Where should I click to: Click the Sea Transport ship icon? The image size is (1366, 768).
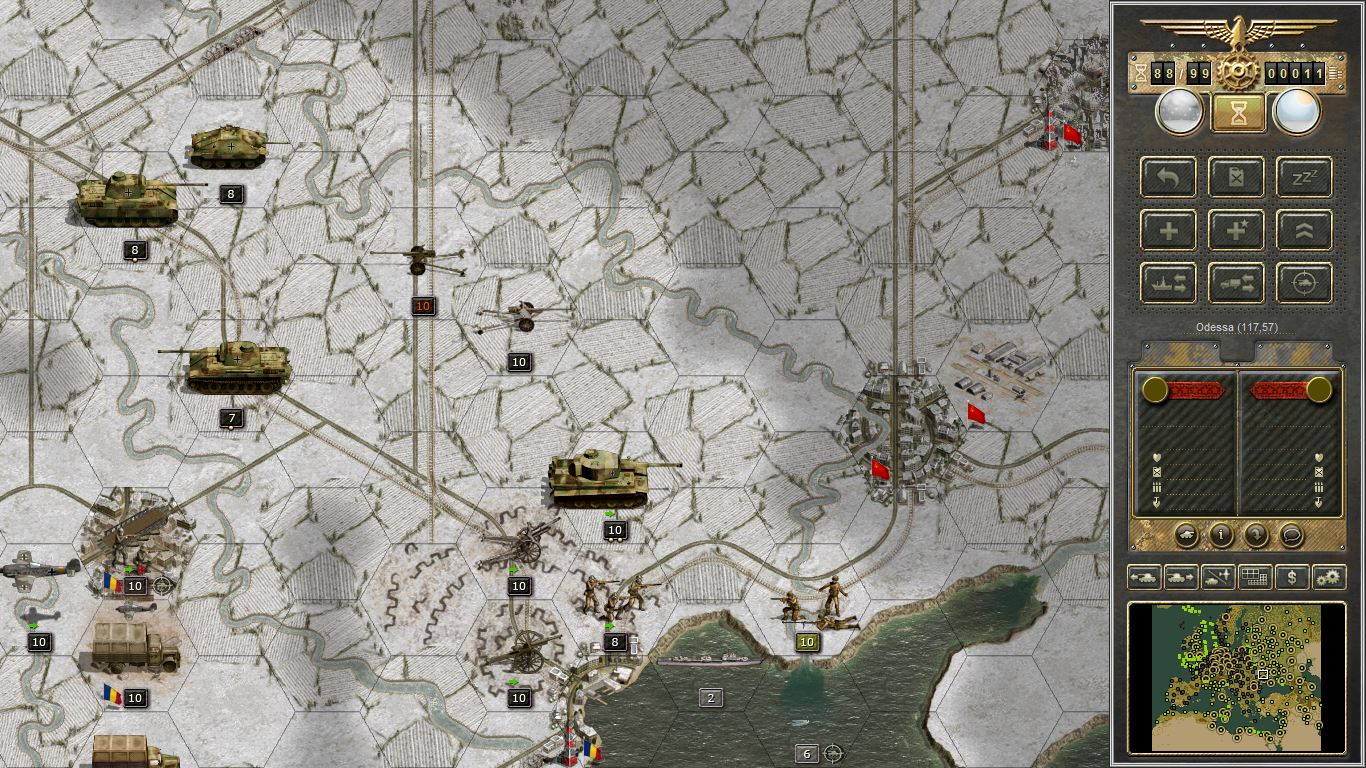(x=1168, y=283)
